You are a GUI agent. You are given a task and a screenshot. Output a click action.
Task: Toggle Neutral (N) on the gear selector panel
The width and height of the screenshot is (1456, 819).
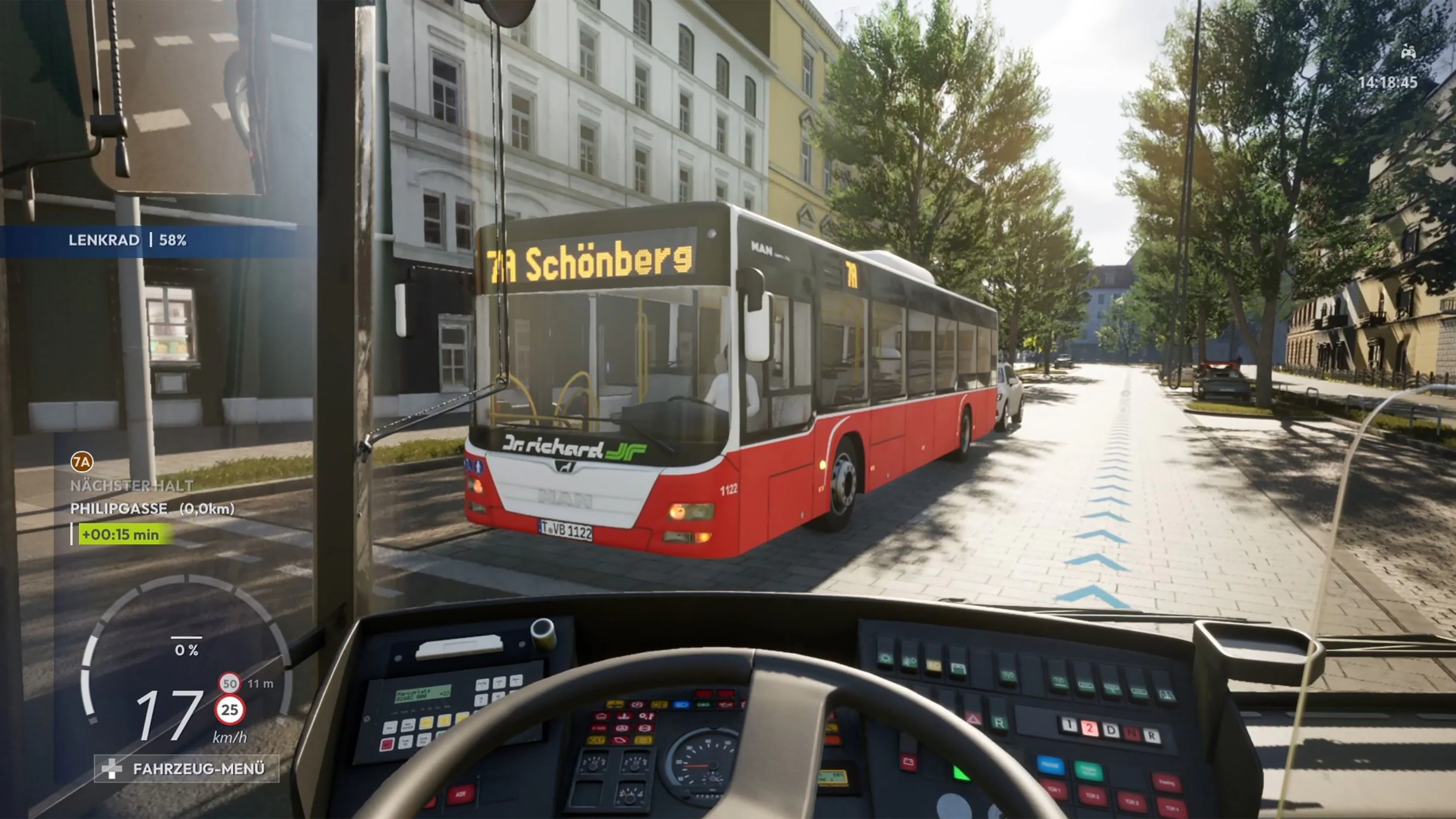pyautogui.click(x=1133, y=733)
